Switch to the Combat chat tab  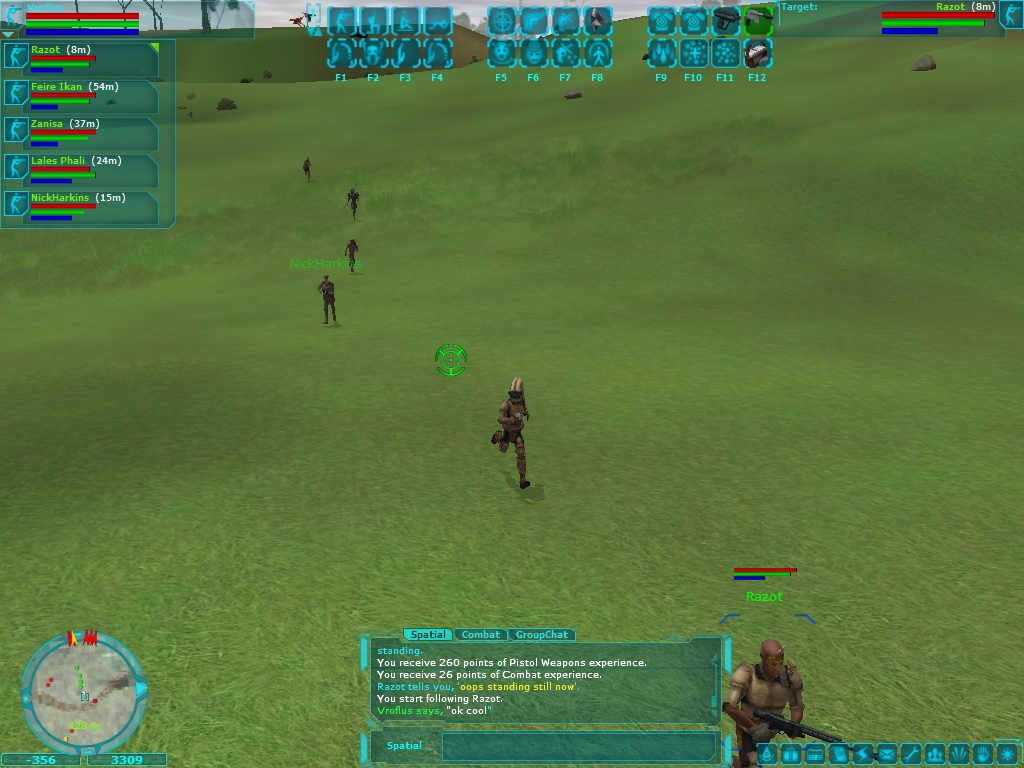[x=481, y=635]
